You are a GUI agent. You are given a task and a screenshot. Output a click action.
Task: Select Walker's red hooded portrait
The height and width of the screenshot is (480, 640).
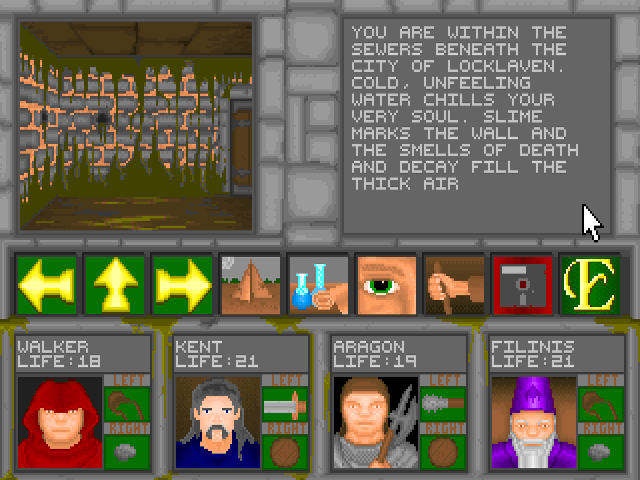pyautogui.click(x=60, y=421)
